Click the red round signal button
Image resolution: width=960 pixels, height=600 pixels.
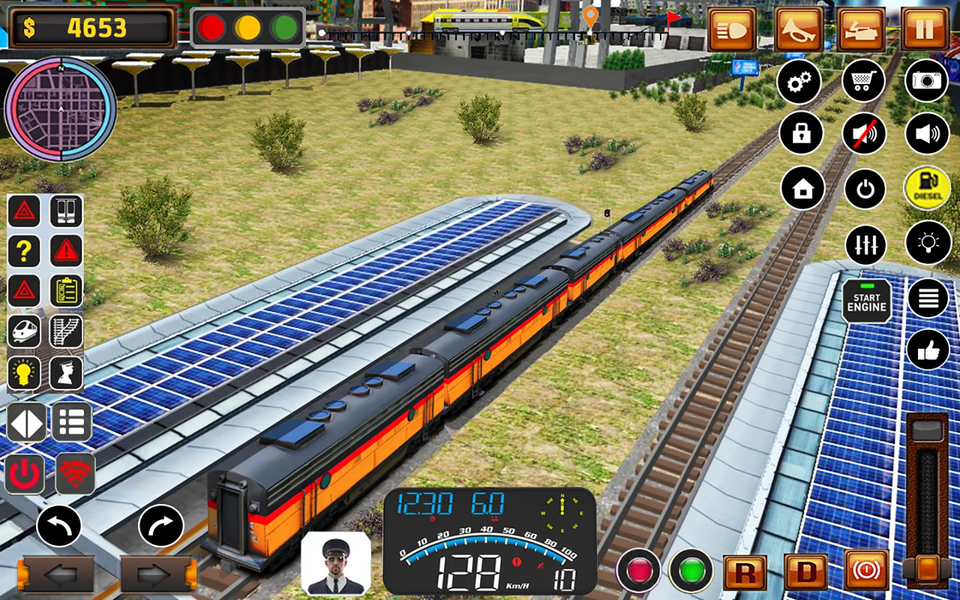point(638,571)
